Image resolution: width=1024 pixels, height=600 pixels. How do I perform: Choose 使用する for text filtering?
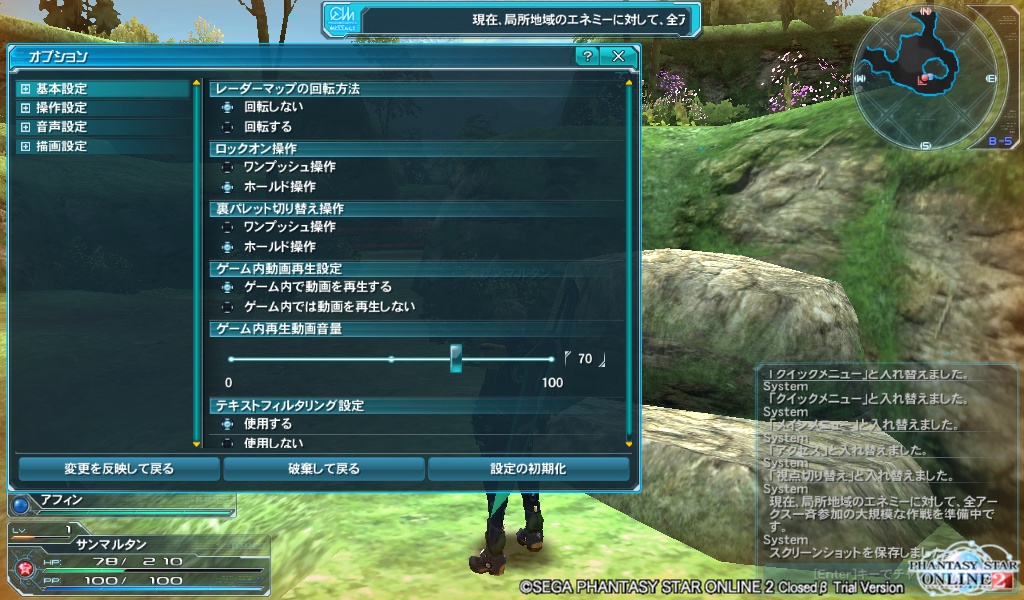coord(227,424)
